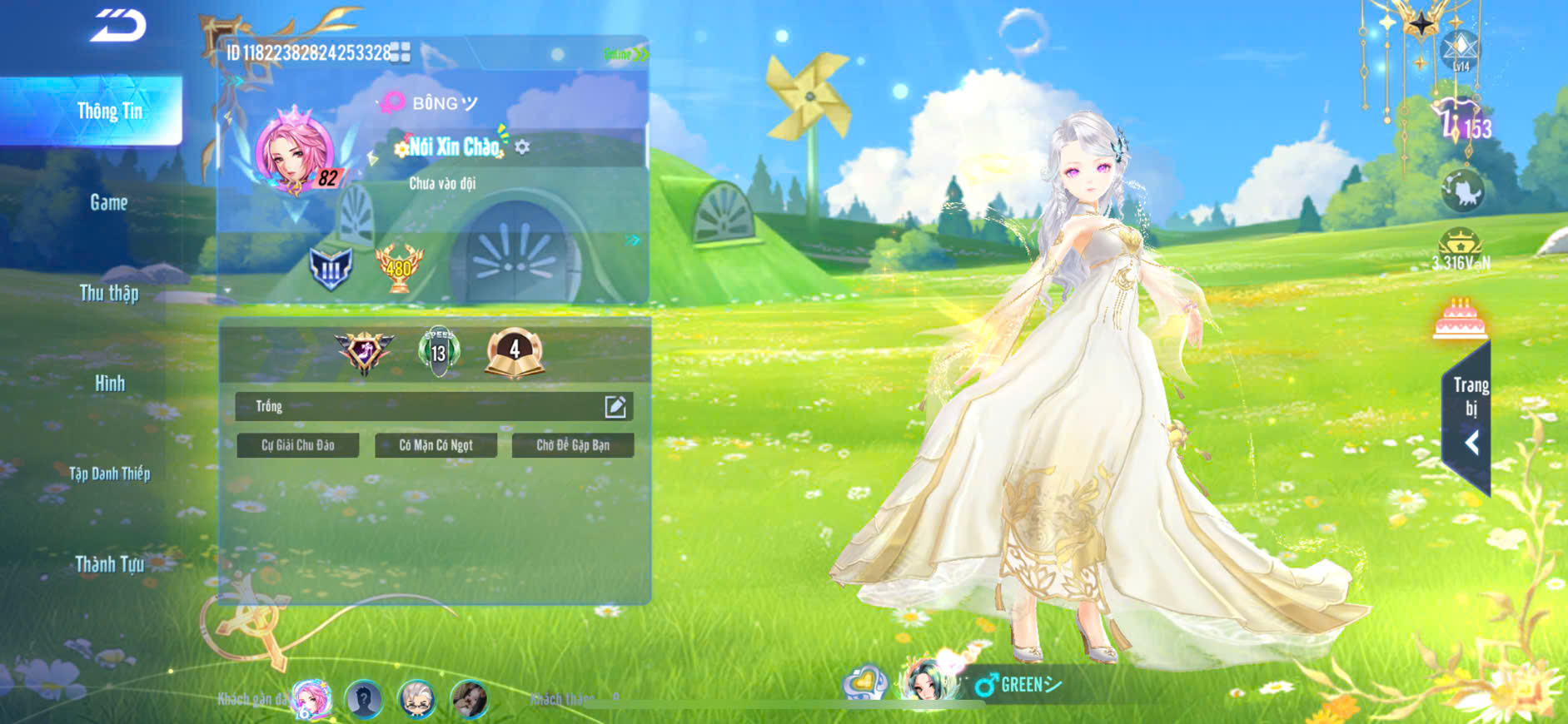Select the Hình tab
The height and width of the screenshot is (724, 1568).
point(109,384)
